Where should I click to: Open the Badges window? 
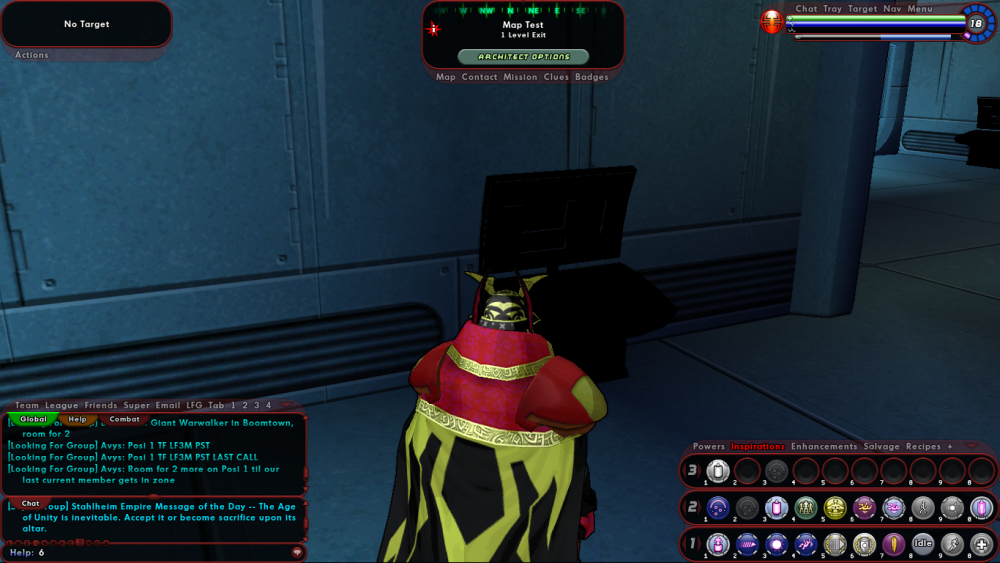(592, 77)
